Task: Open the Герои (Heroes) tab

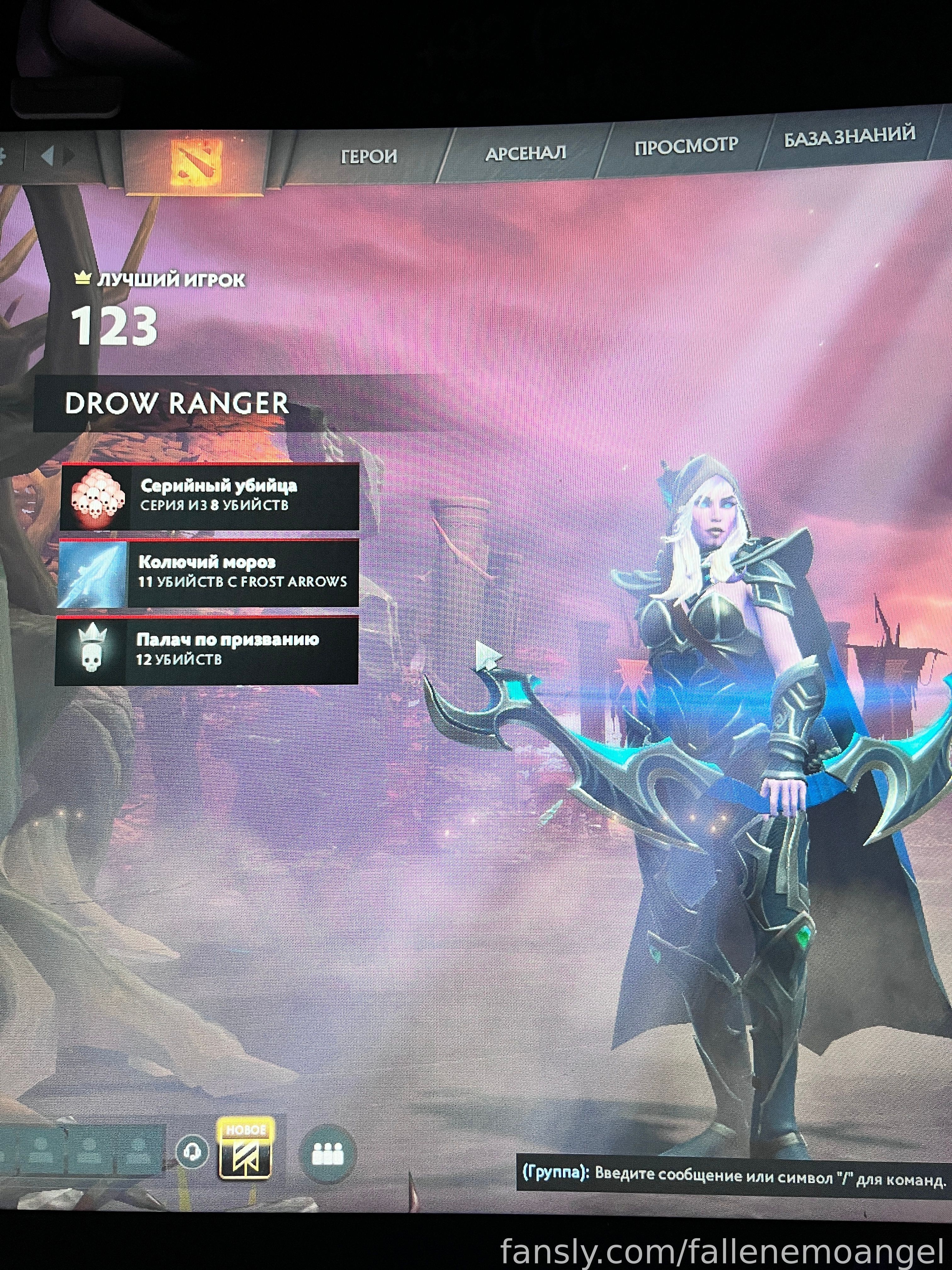Action: pyautogui.click(x=368, y=156)
